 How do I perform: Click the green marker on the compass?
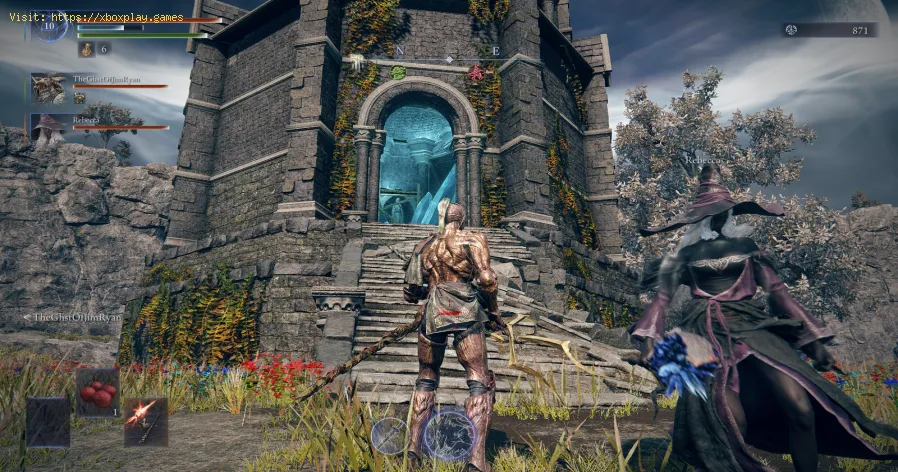[x=398, y=72]
